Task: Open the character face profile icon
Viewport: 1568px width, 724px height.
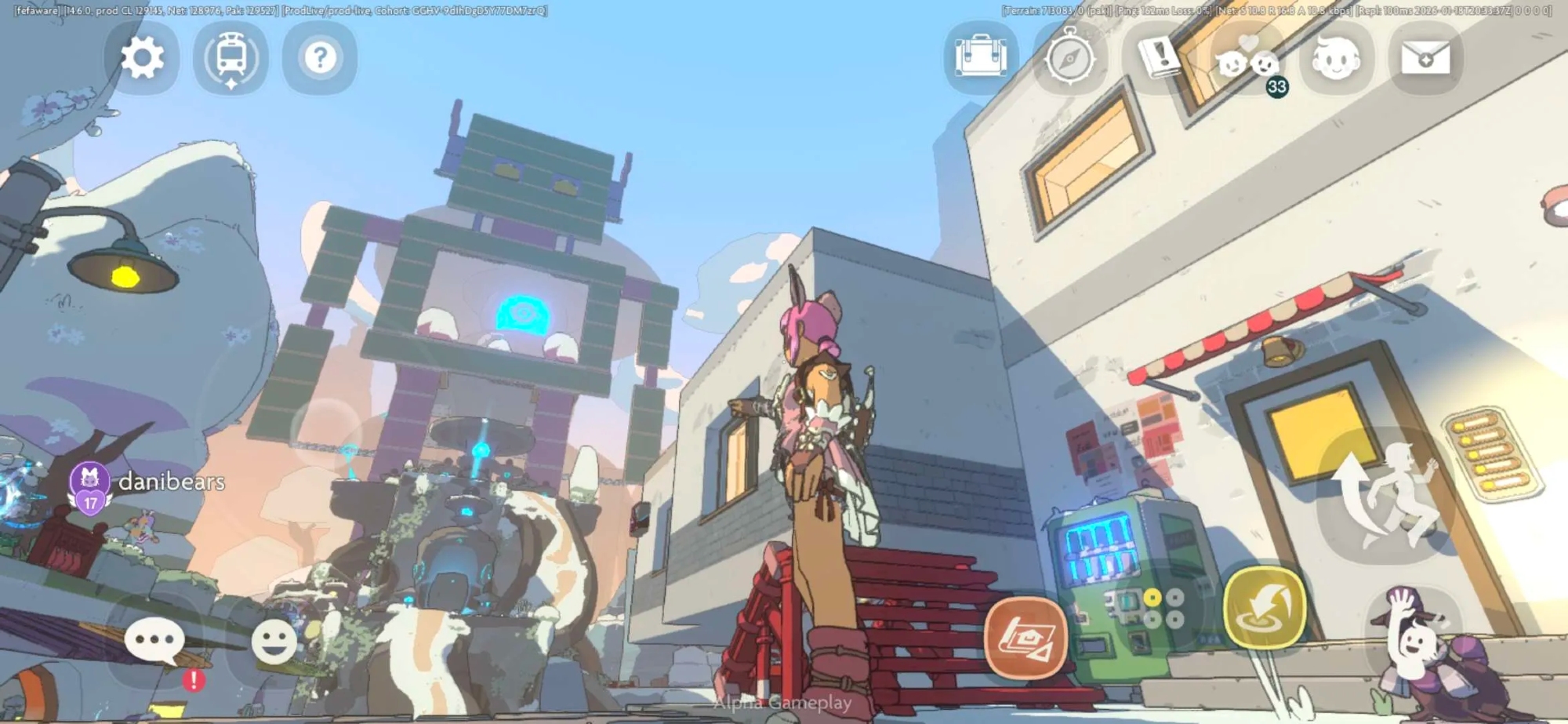Action: (x=1337, y=58)
